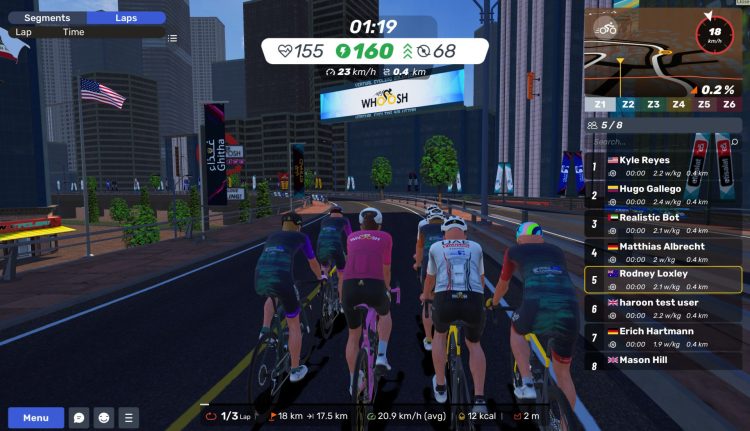Click the three-line list button beside emotes
The height and width of the screenshot is (431, 750).
(128, 418)
